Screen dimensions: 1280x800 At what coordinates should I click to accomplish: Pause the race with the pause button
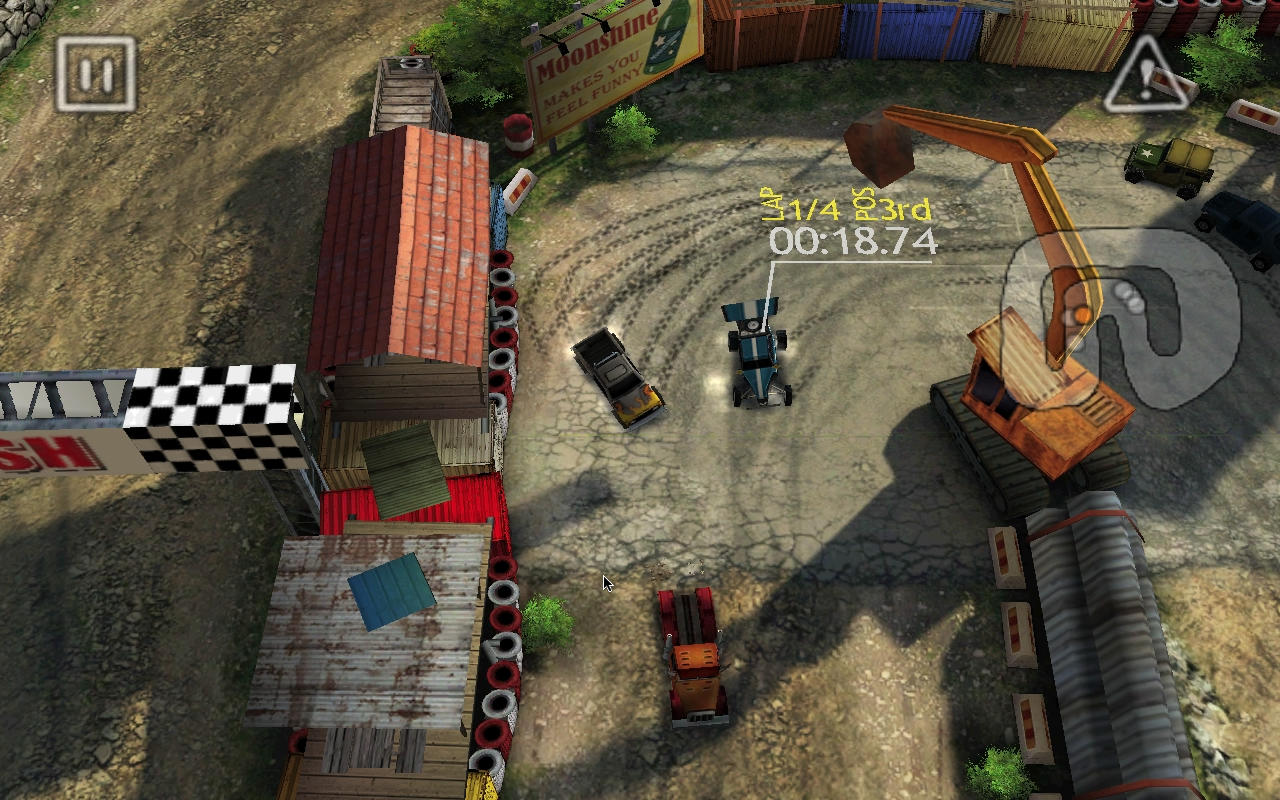95,74
